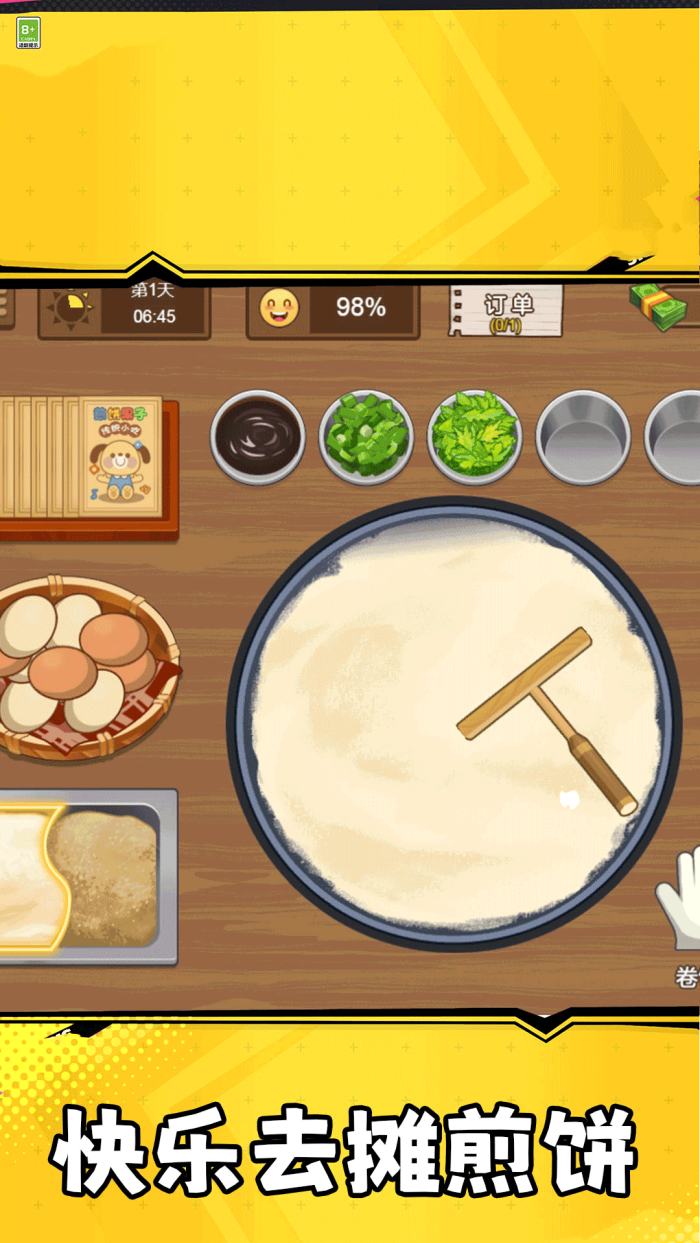This screenshot has height=1243, width=700.
Task: Pick the cilantro bowl
Action: [x=474, y=437]
